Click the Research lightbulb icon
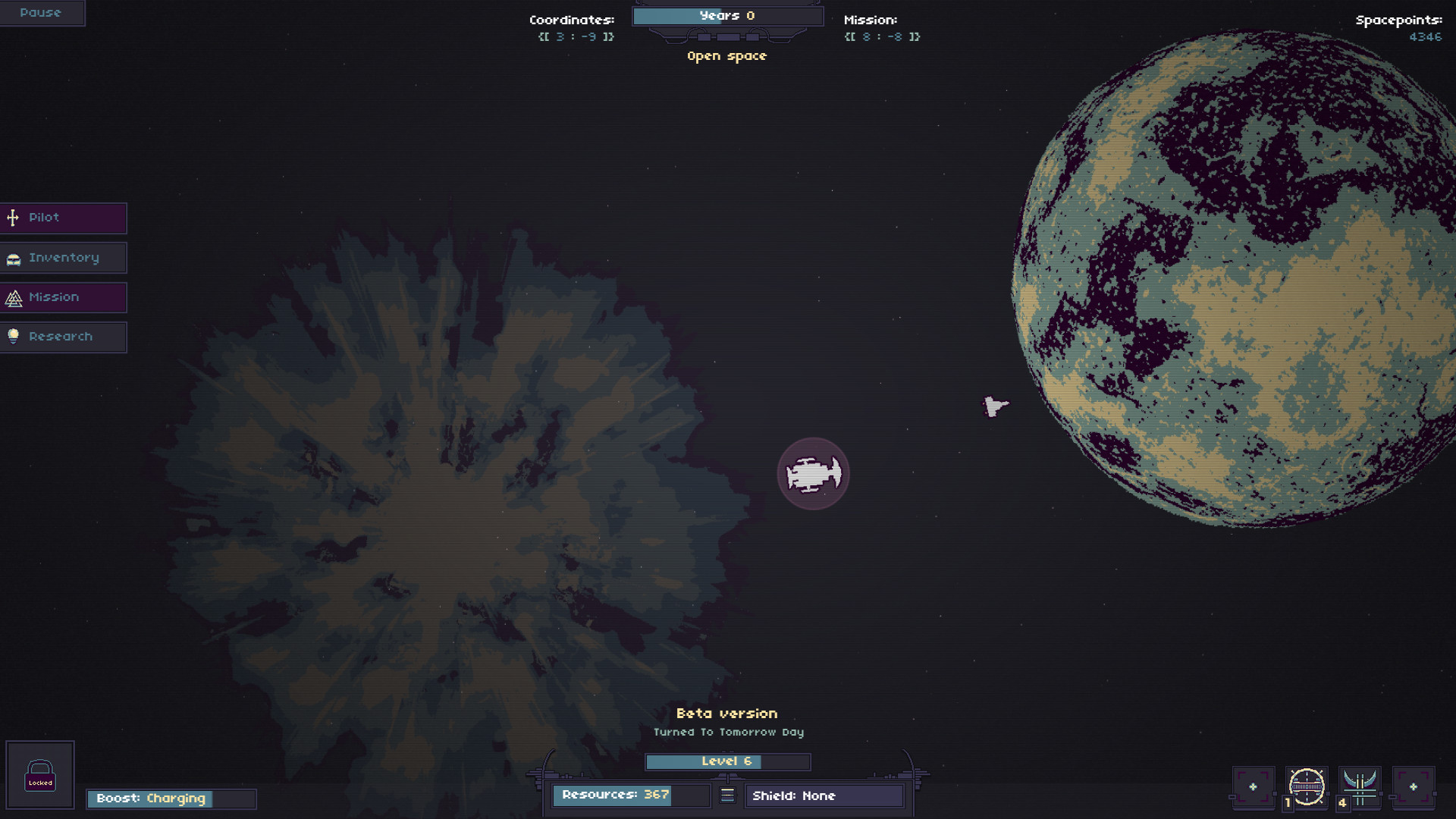 tap(12, 337)
